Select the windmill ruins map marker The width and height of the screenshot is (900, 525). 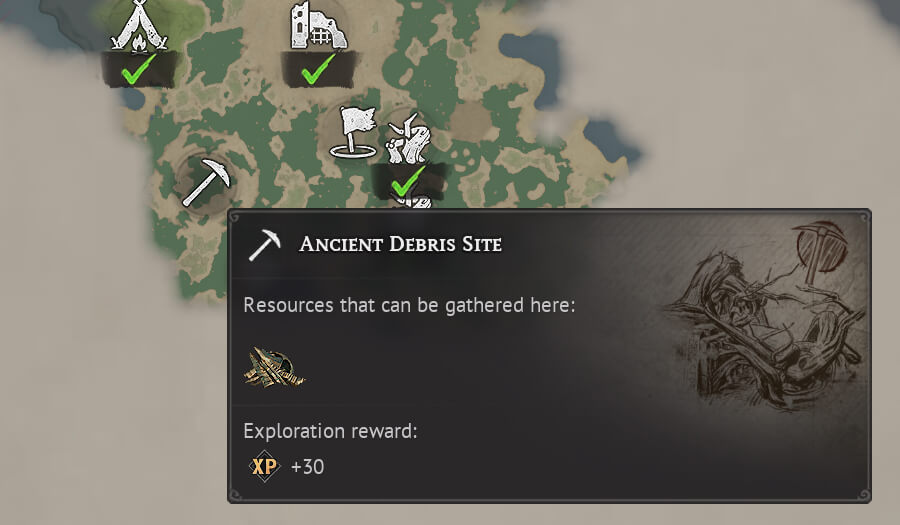point(408,140)
